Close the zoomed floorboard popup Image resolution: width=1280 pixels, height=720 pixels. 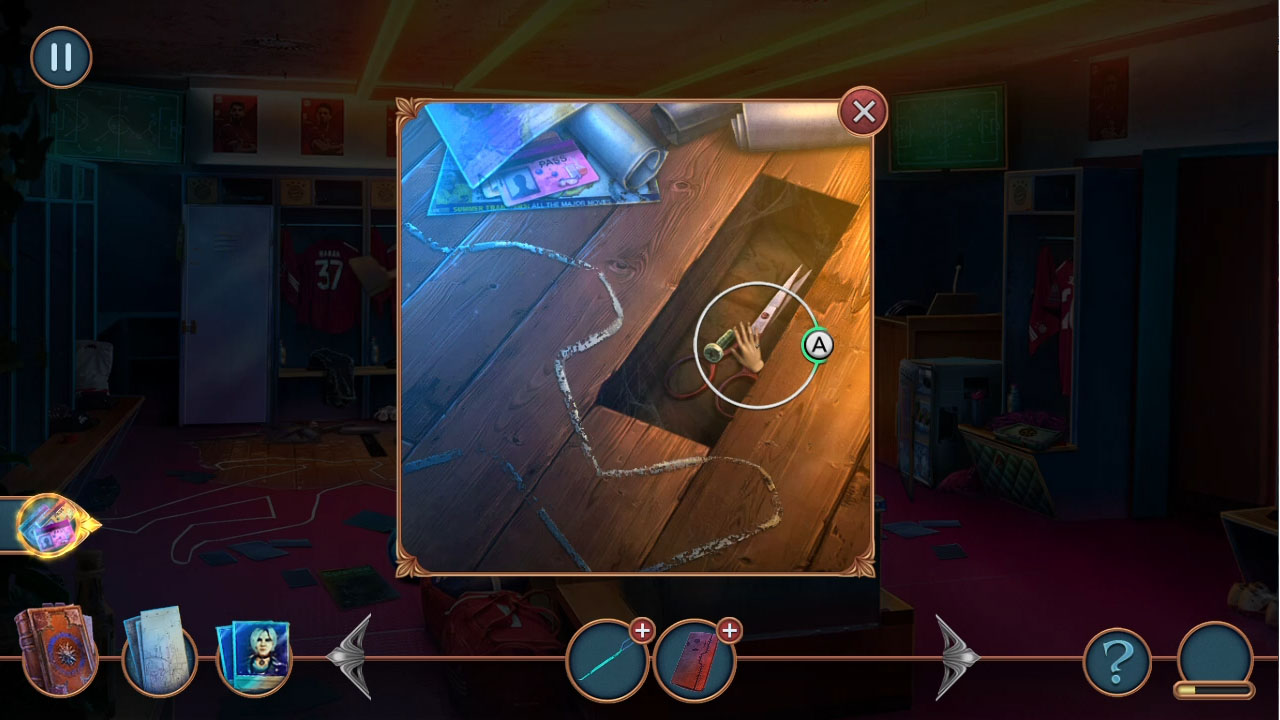(863, 112)
